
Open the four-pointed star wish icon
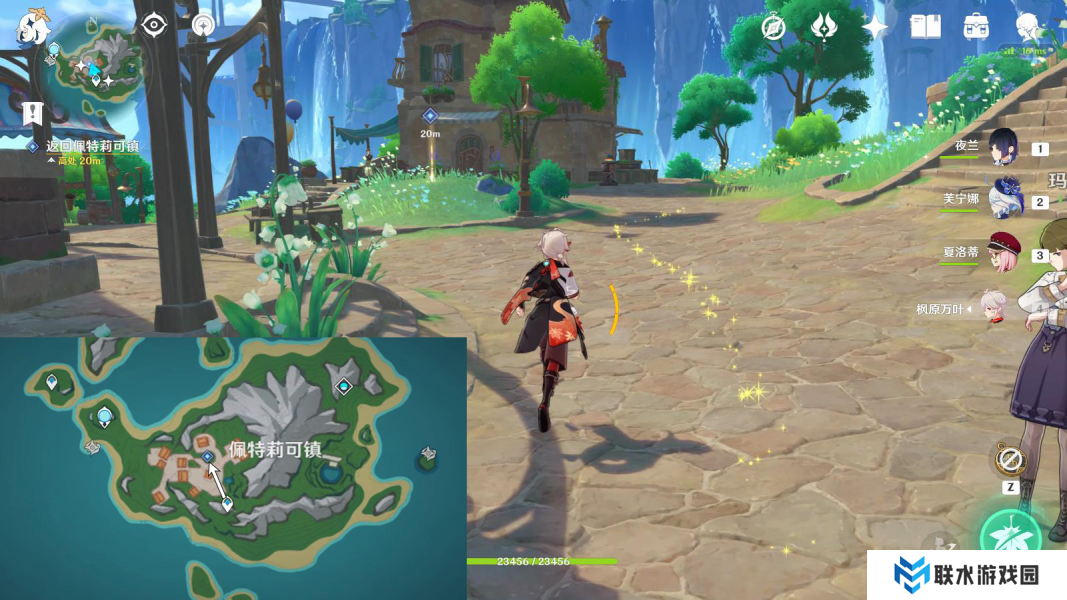[x=875, y=27]
